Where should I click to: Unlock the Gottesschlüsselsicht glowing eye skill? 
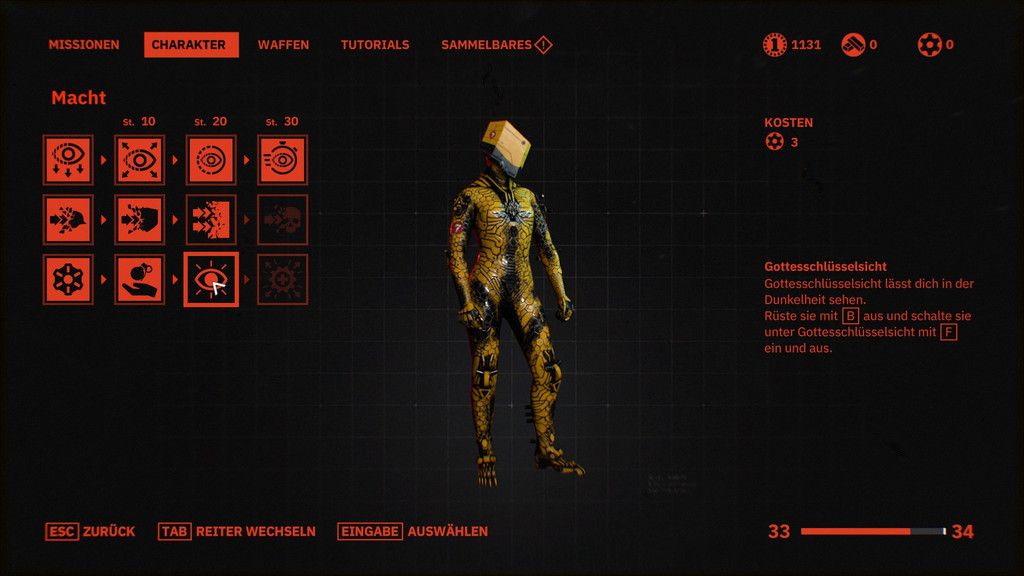(211, 279)
